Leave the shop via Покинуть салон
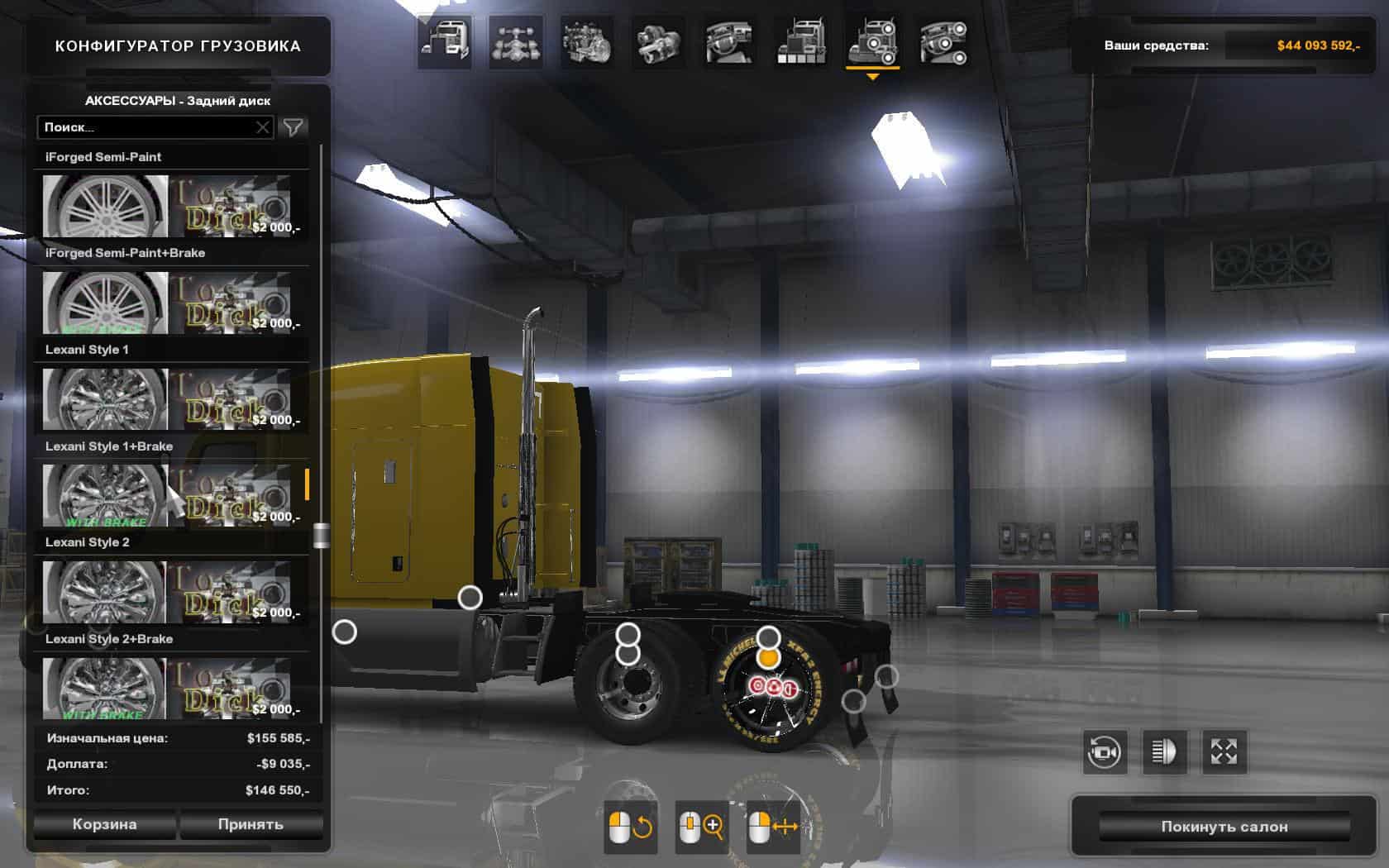 pyautogui.click(x=1224, y=826)
